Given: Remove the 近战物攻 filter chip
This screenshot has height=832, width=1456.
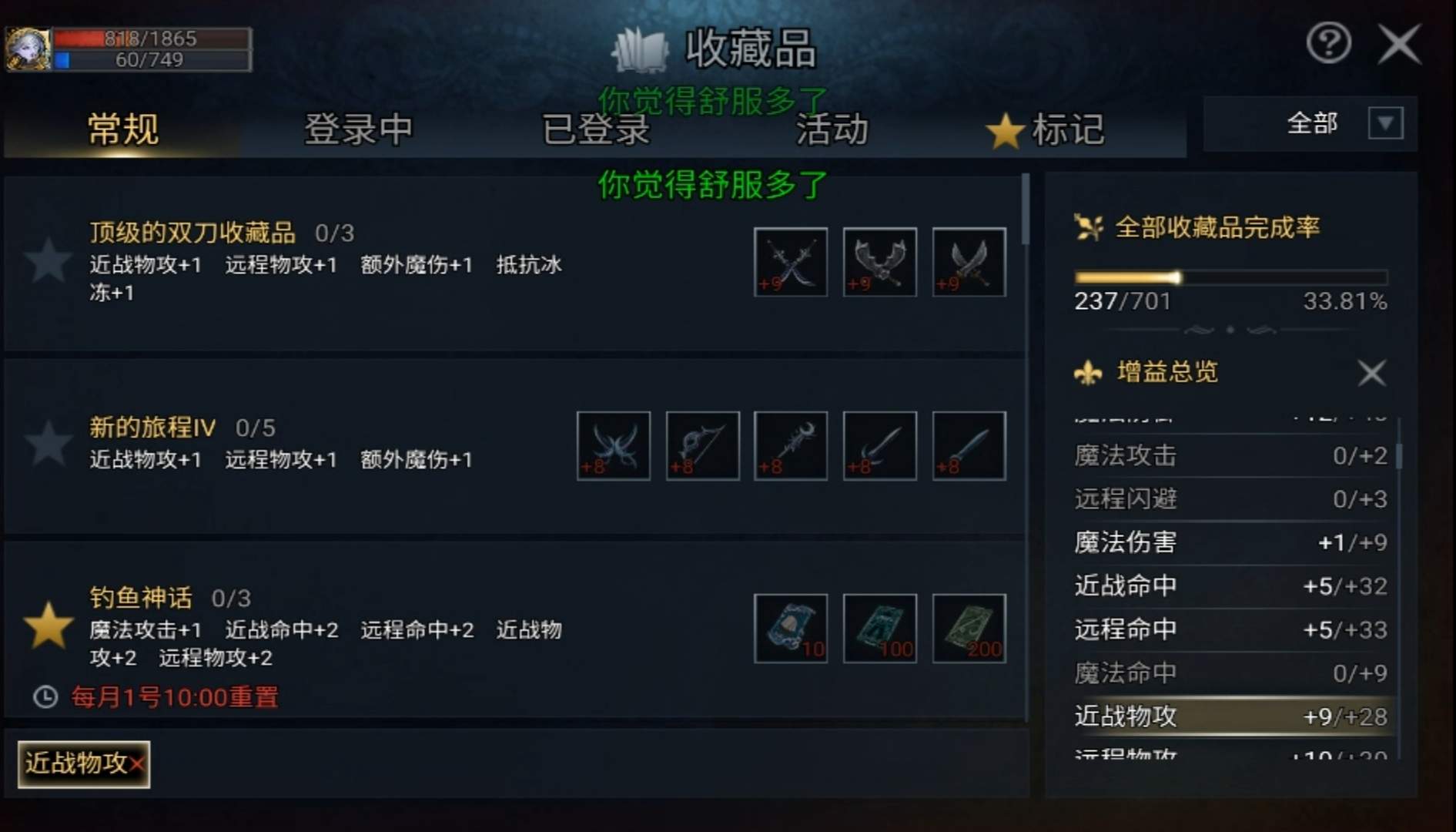Looking at the screenshot, I should tap(136, 765).
